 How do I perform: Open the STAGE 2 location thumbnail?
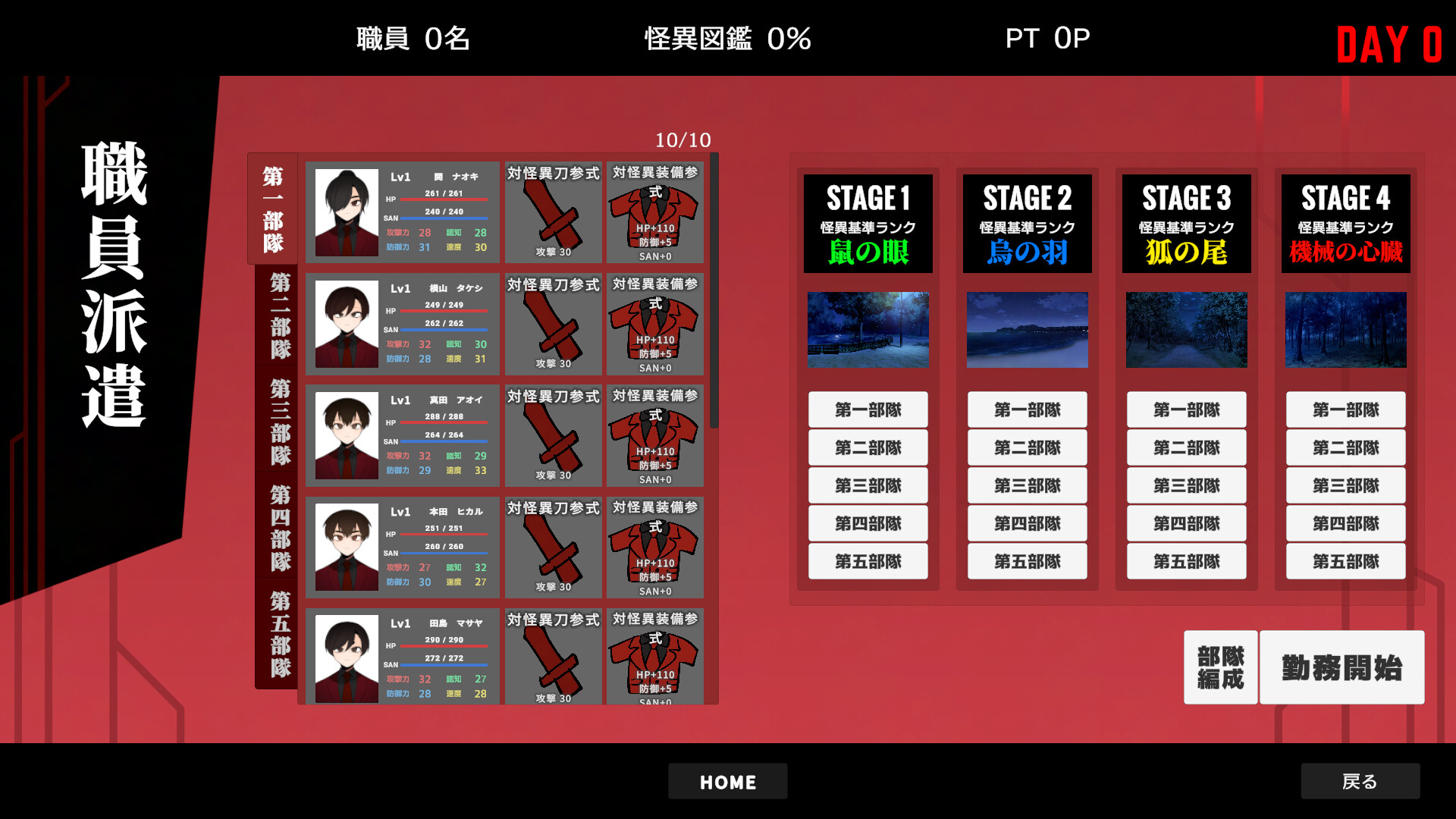[x=1027, y=330]
